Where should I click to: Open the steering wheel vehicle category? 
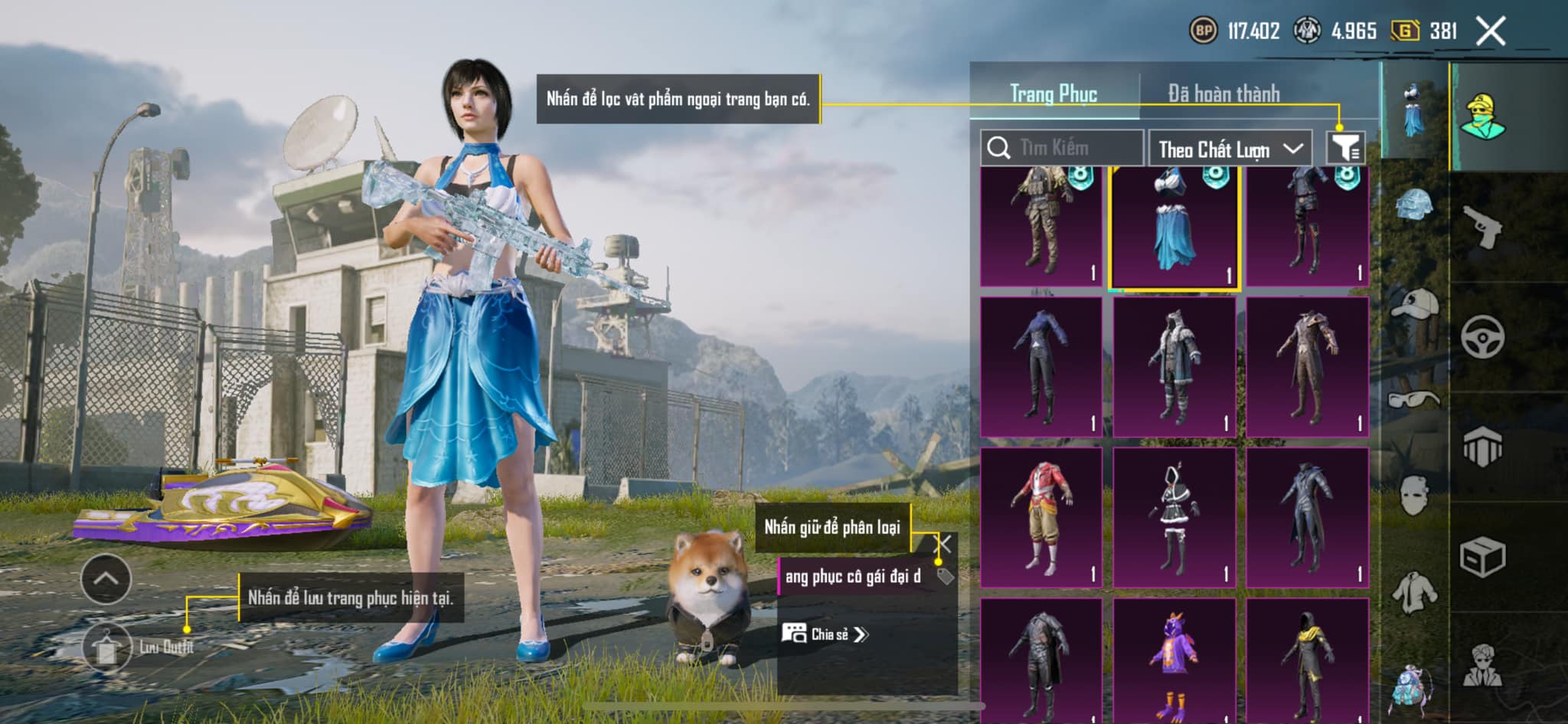(1482, 337)
